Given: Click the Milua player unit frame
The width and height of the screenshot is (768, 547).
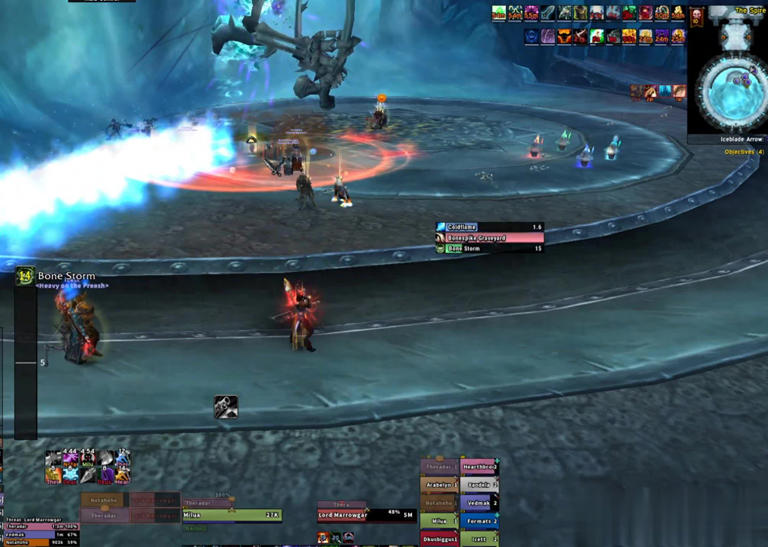Looking at the screenshot, I should coord(231,515).
